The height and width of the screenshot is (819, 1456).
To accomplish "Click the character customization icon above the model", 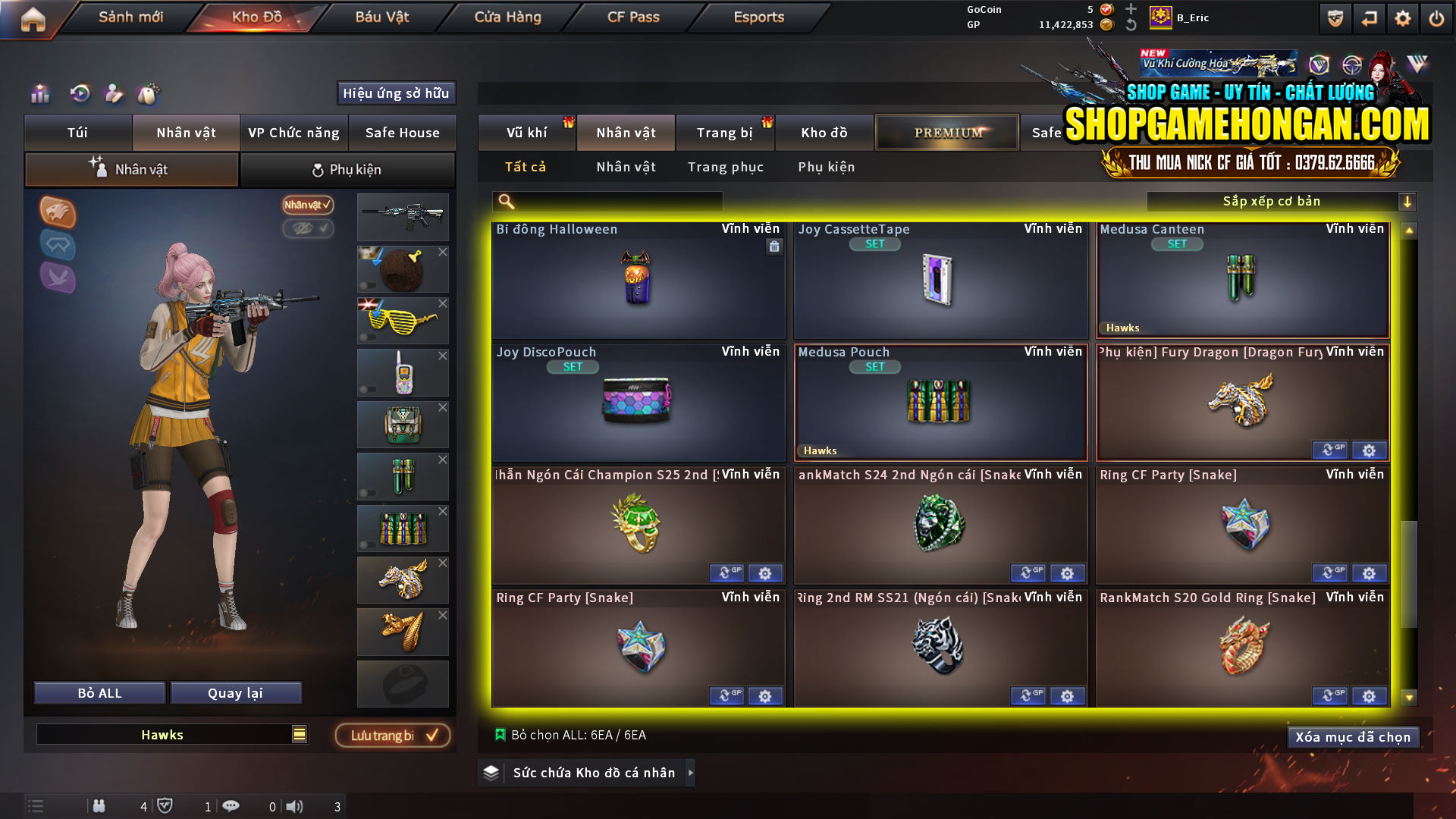I will 112,93.
